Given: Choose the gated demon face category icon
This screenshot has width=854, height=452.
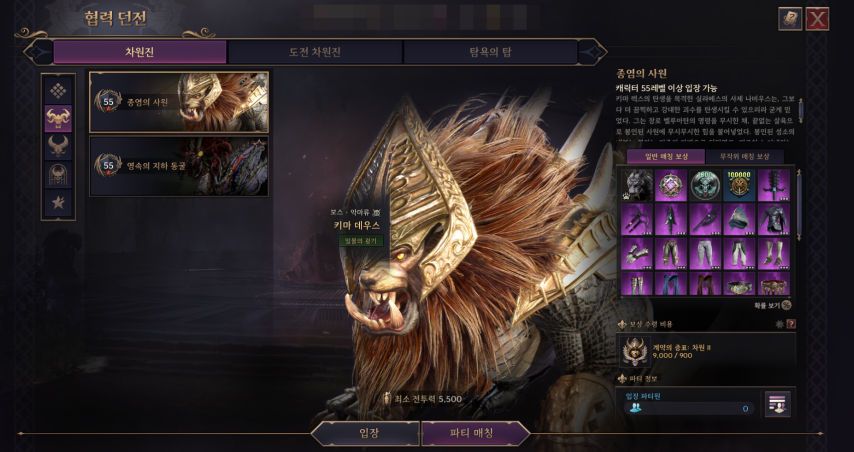Looking at the screenshot, I should click(58, 174).
